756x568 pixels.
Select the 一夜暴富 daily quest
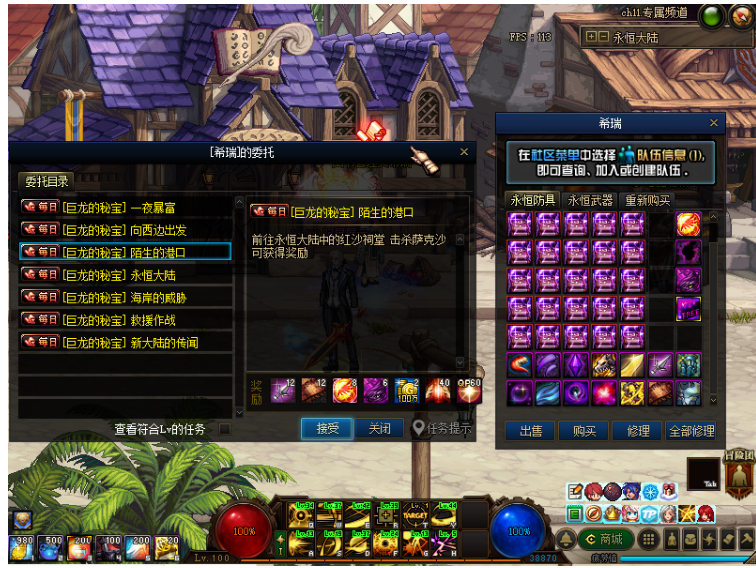126,207
